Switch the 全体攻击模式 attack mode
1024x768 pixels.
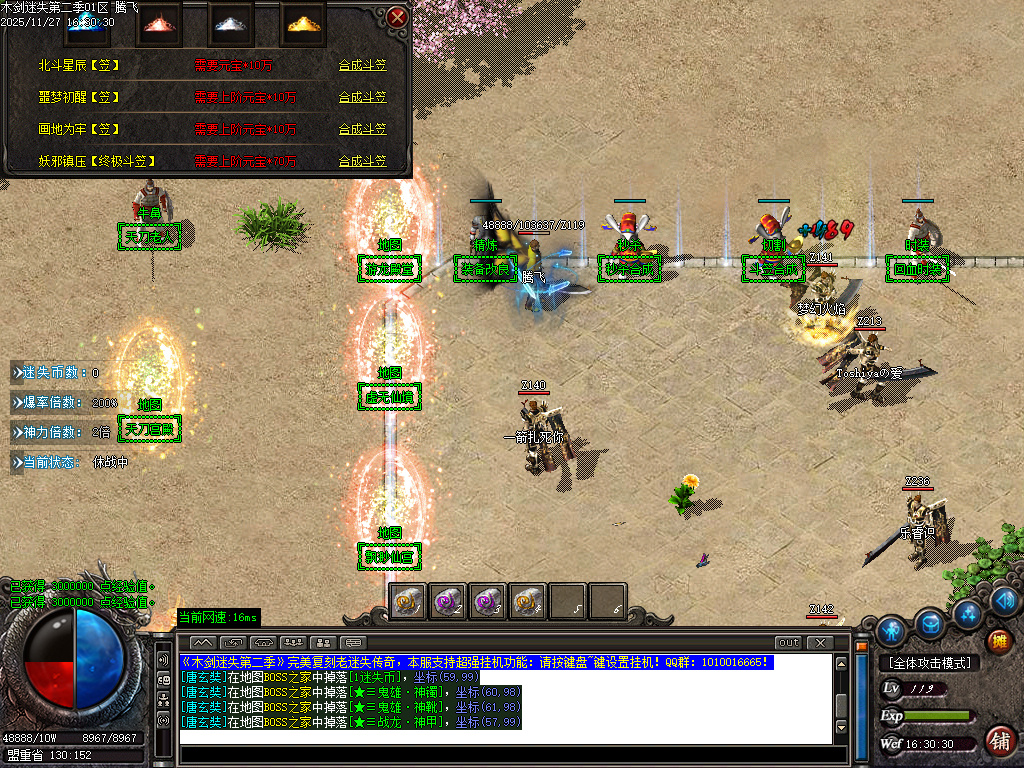coord(929,663)
